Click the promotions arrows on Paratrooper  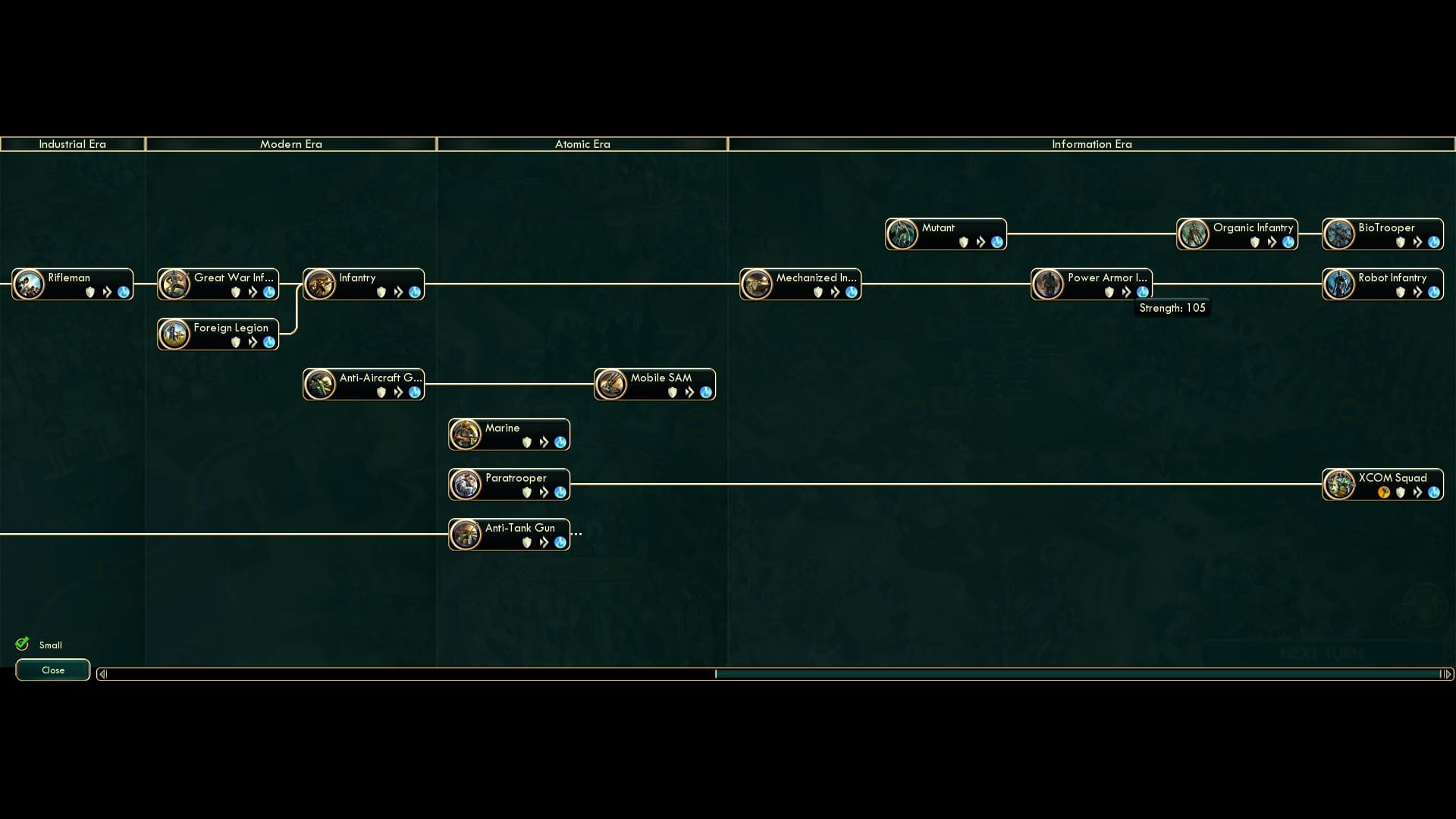point(544,491)
